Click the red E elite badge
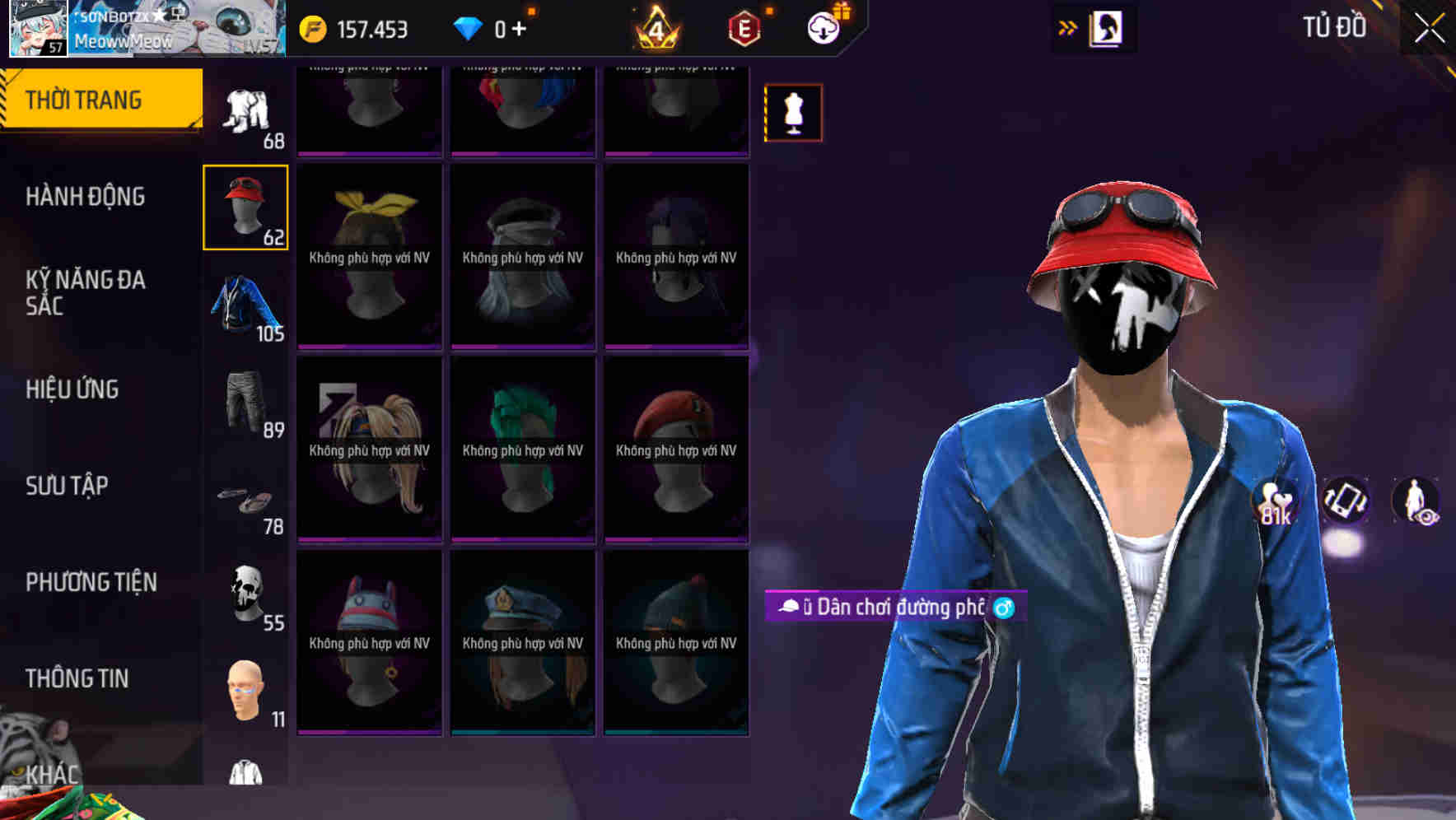Viewport: 1456px width, 820px height. tap(743, 27)
